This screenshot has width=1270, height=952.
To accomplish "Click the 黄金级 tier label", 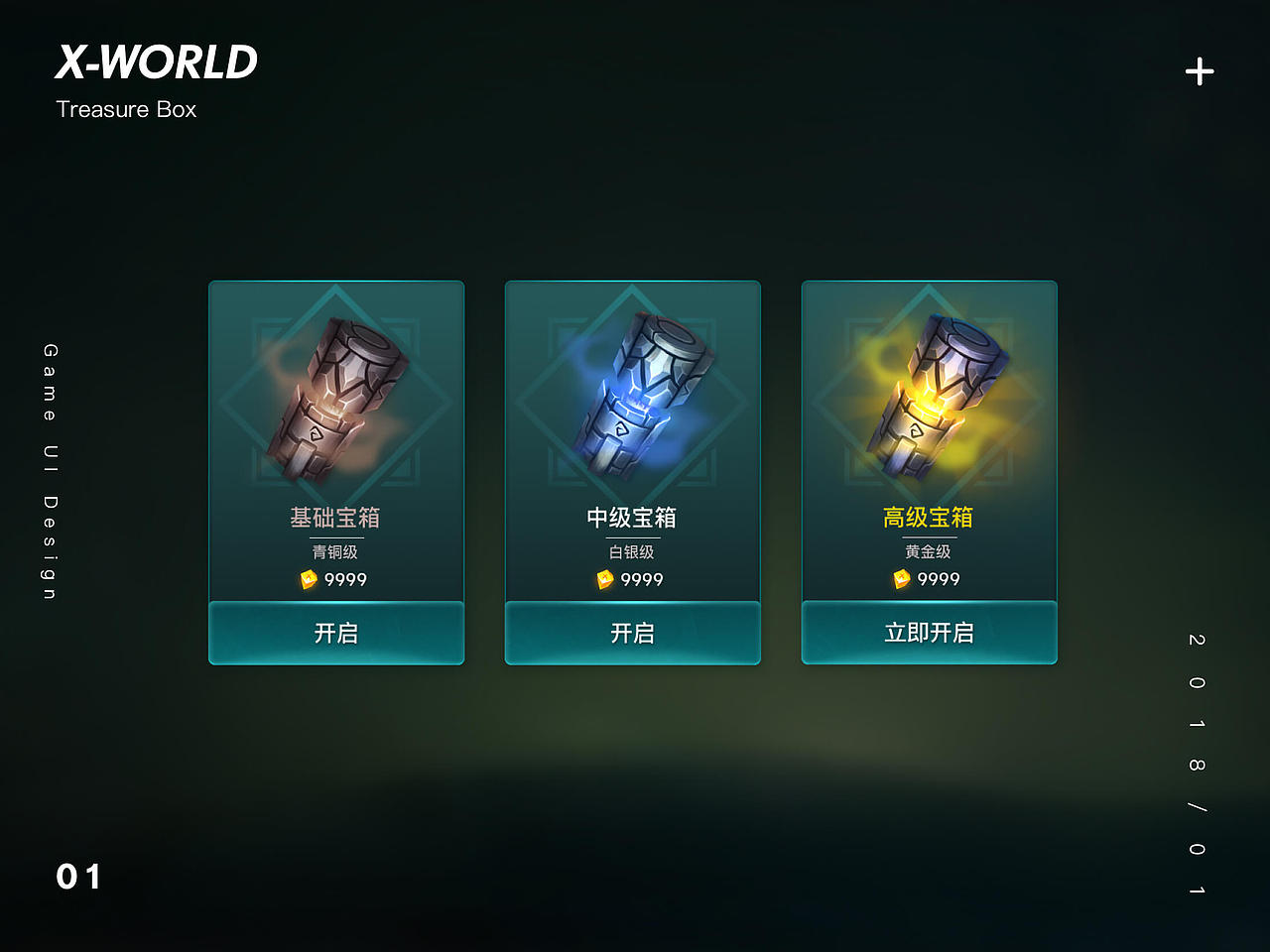I will coord(928,551).
